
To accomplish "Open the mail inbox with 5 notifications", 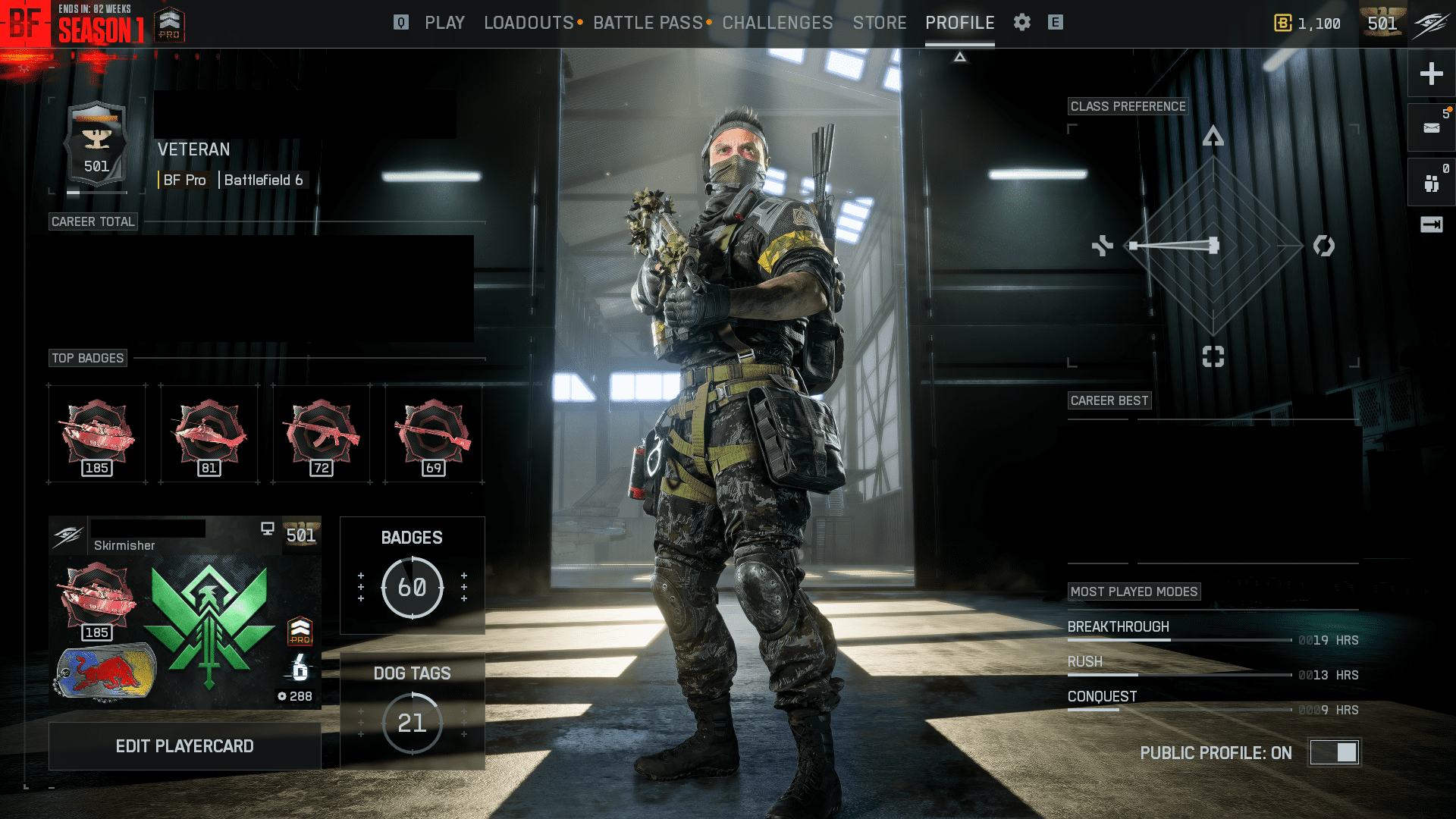I will pos(1430,127).
